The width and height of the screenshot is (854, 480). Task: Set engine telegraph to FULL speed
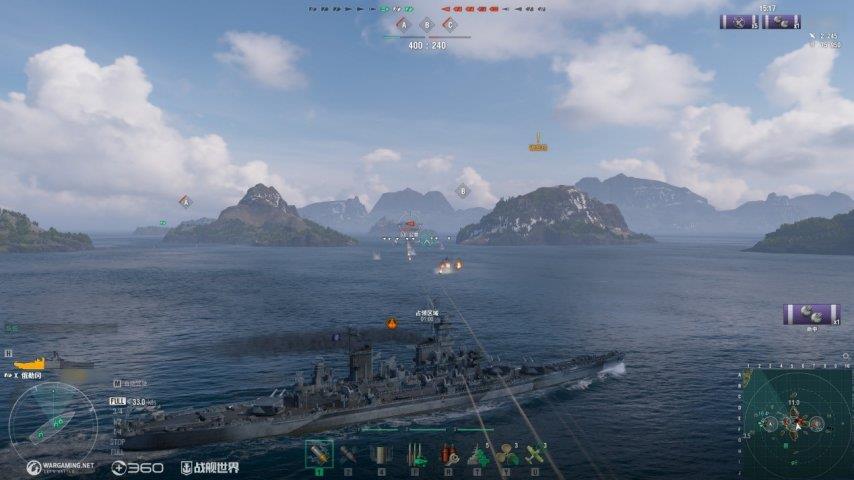pyautogui.click(x=117, y=401)
